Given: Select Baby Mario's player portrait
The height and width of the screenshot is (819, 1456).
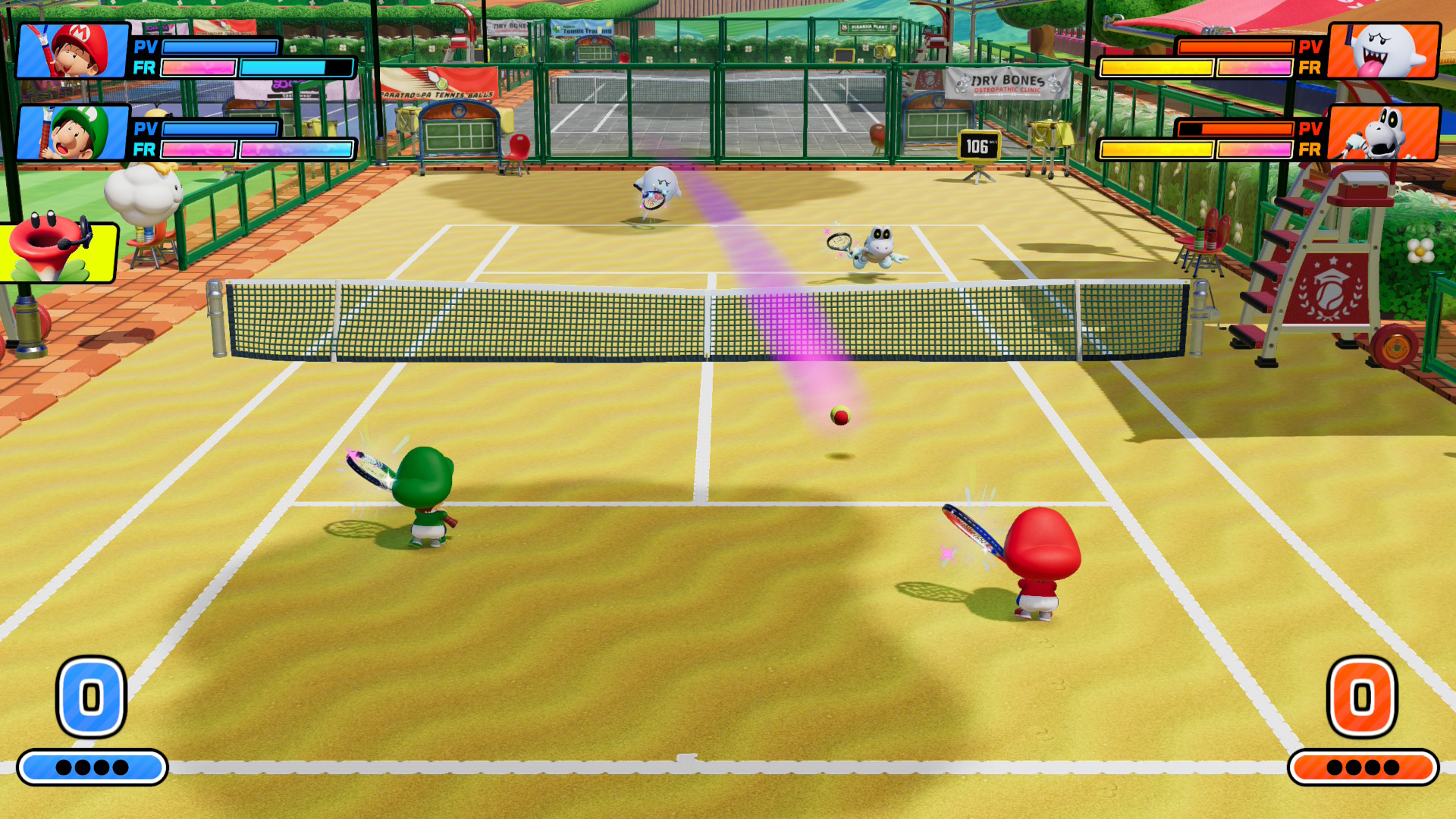Looking at the screenshot, I should coord(73,51).
